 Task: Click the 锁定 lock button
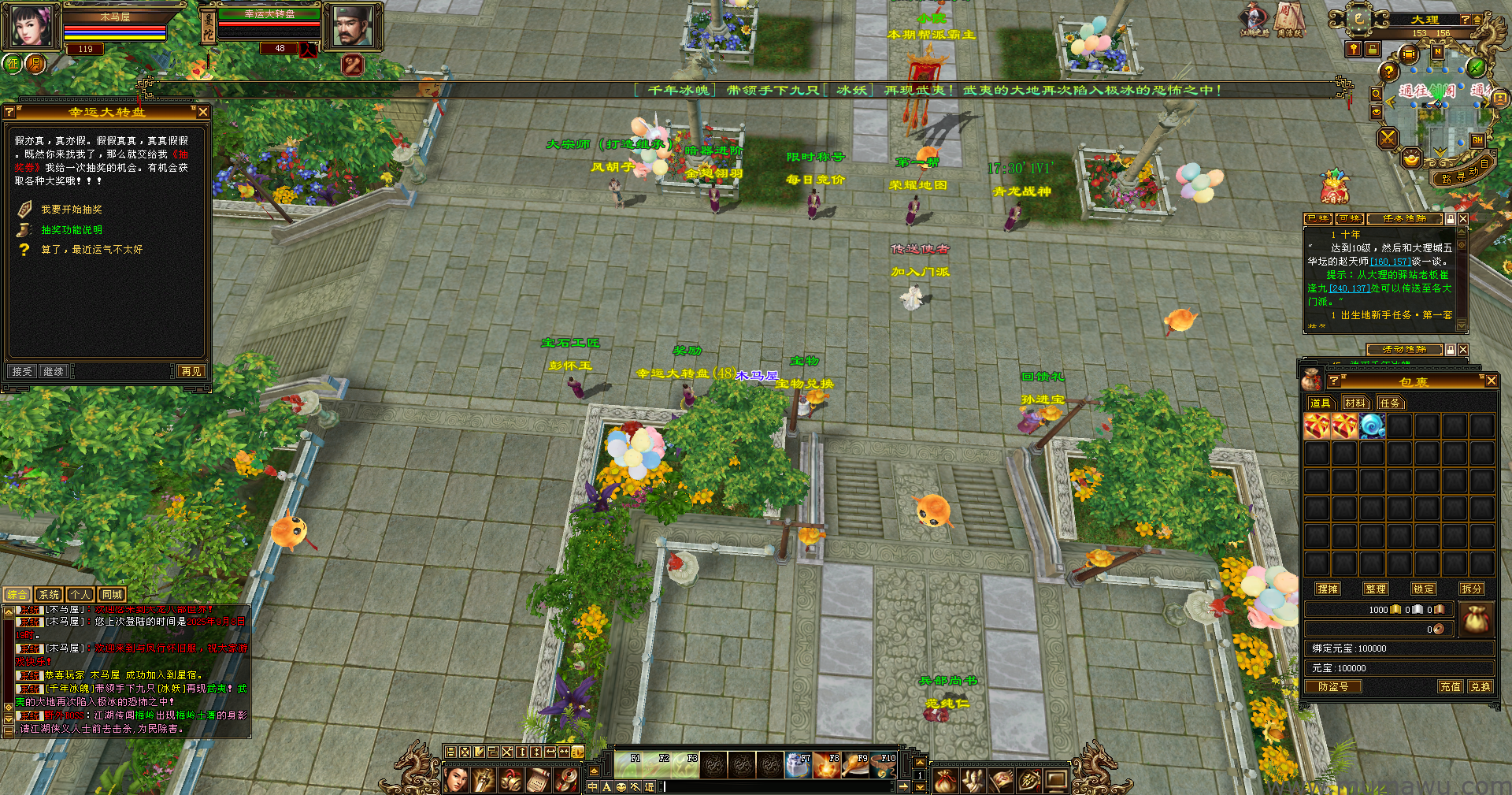click(1424, 589)
